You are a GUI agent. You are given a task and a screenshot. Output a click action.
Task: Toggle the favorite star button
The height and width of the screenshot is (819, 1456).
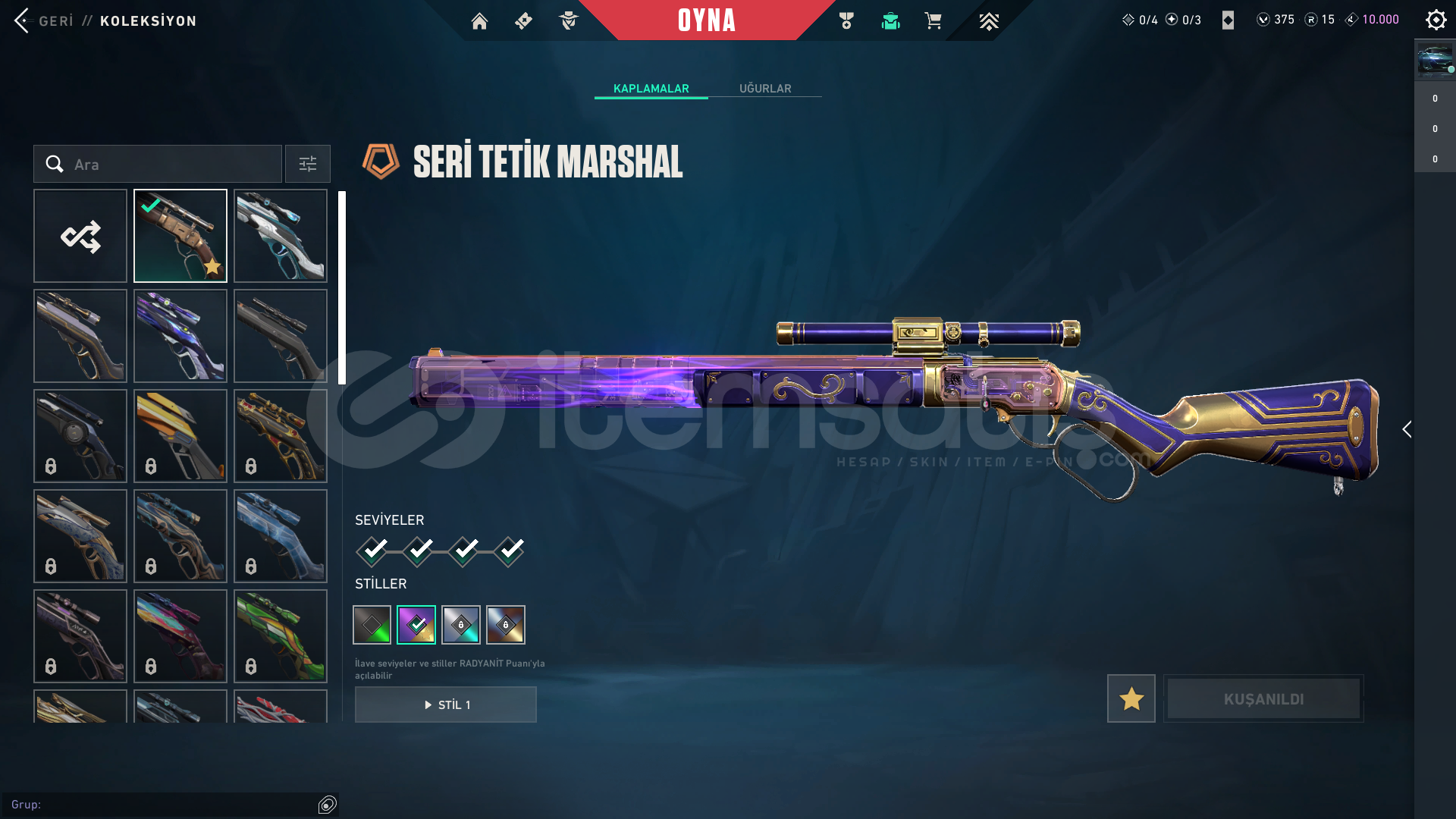(1131, 698)
